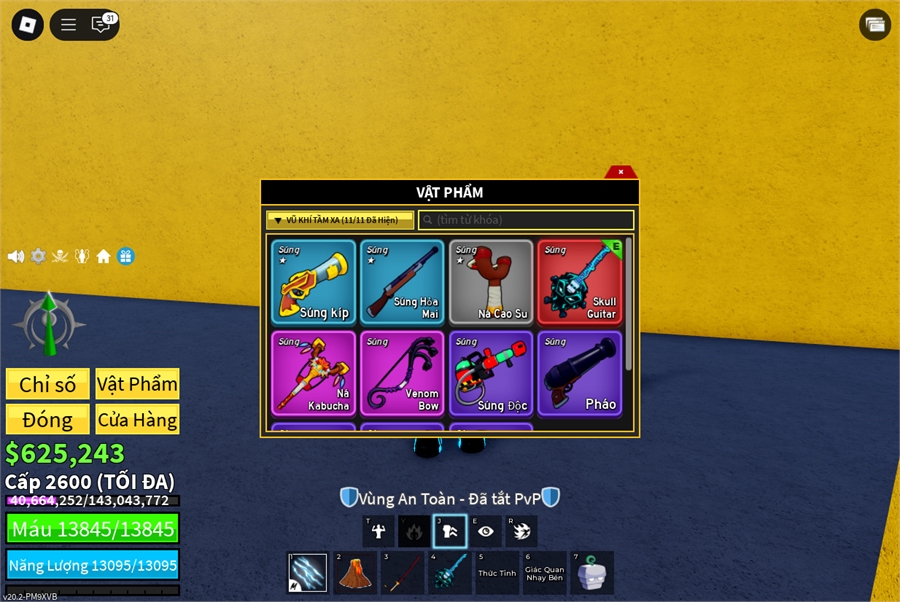This screenshot has width=900, height=602.
Task: Select the Súng Độc gun
Action: tap(491, 373)
